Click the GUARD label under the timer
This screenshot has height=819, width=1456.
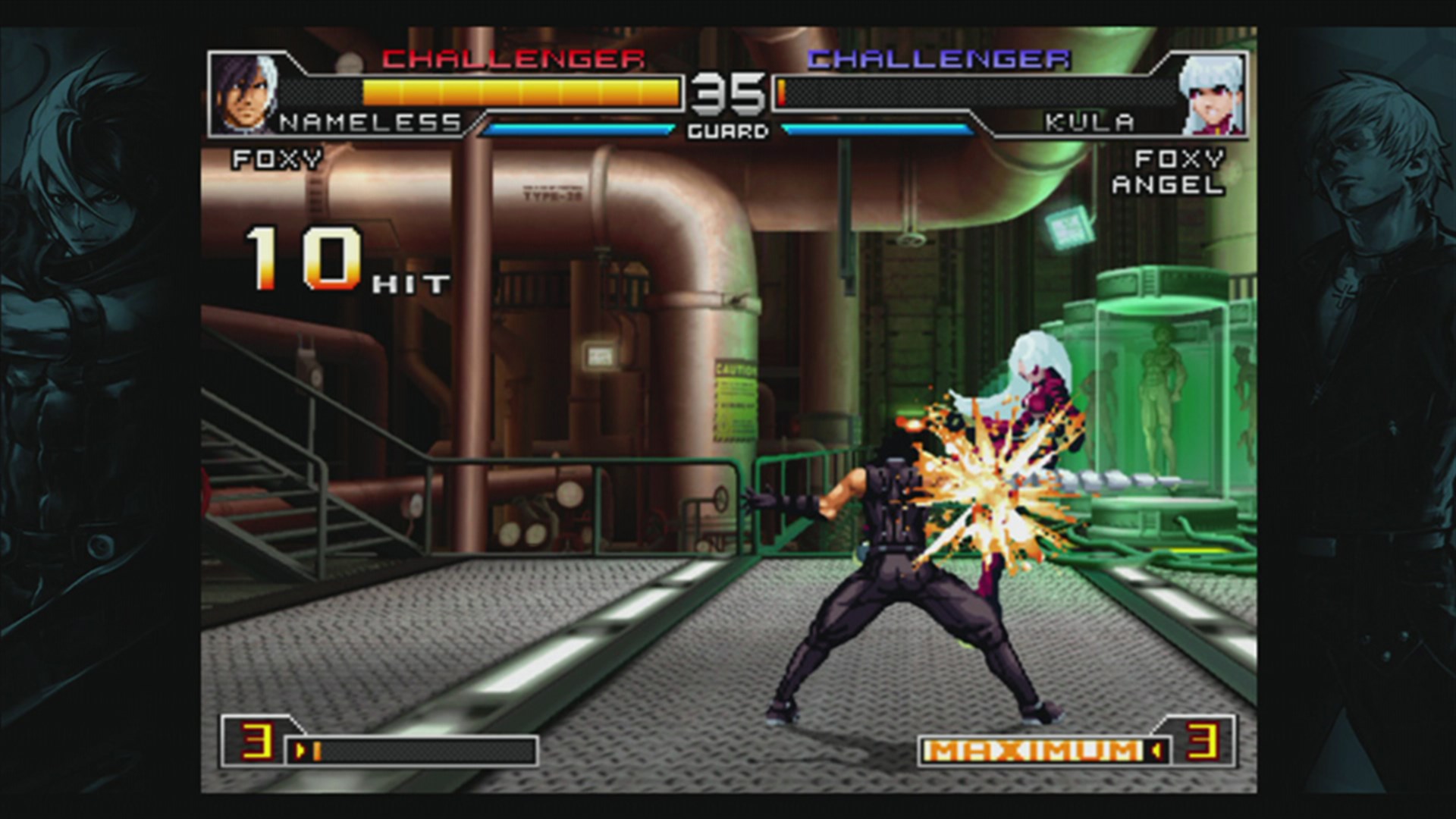(729, 130)
